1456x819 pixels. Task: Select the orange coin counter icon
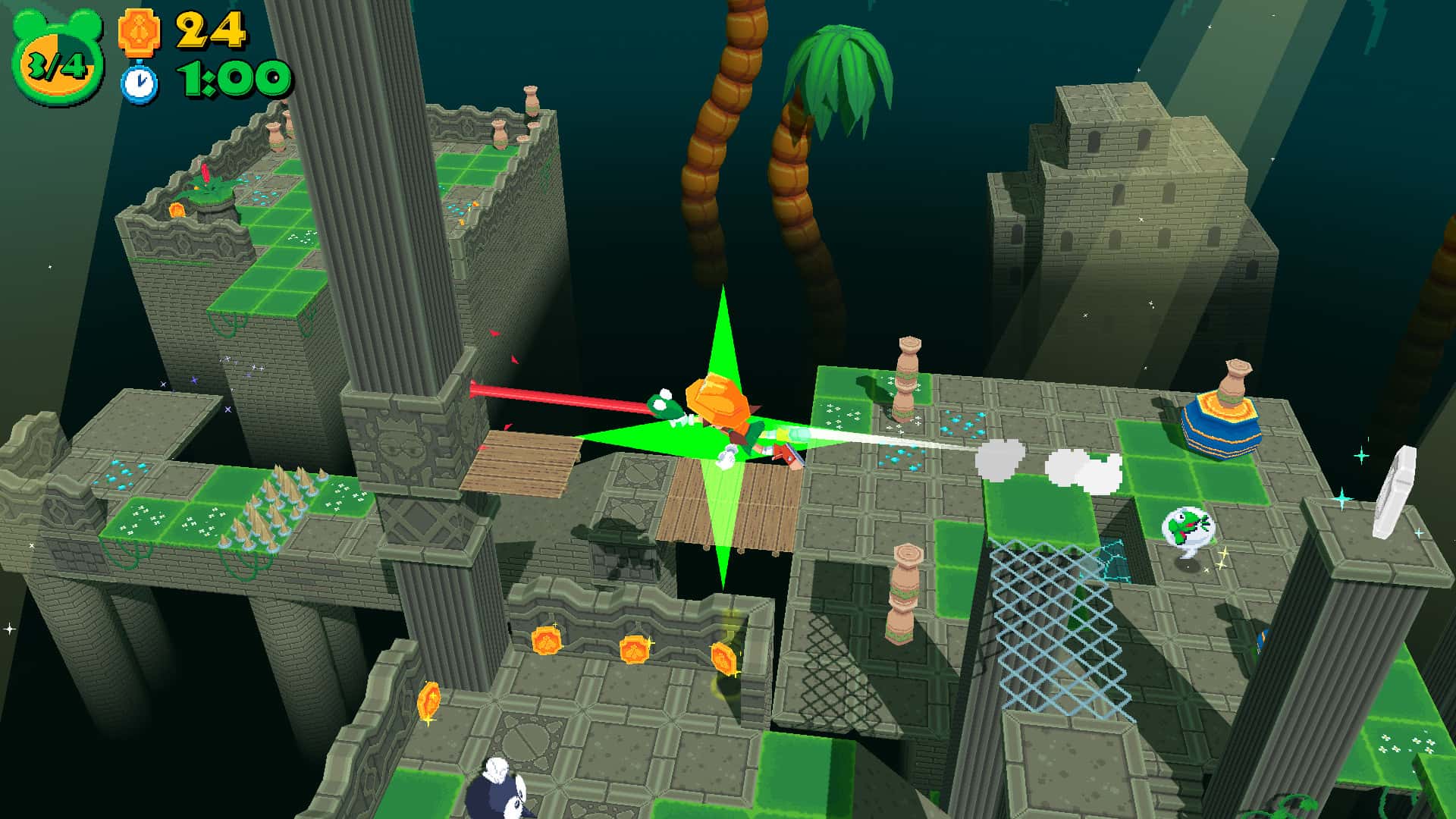tap(140, 32)
